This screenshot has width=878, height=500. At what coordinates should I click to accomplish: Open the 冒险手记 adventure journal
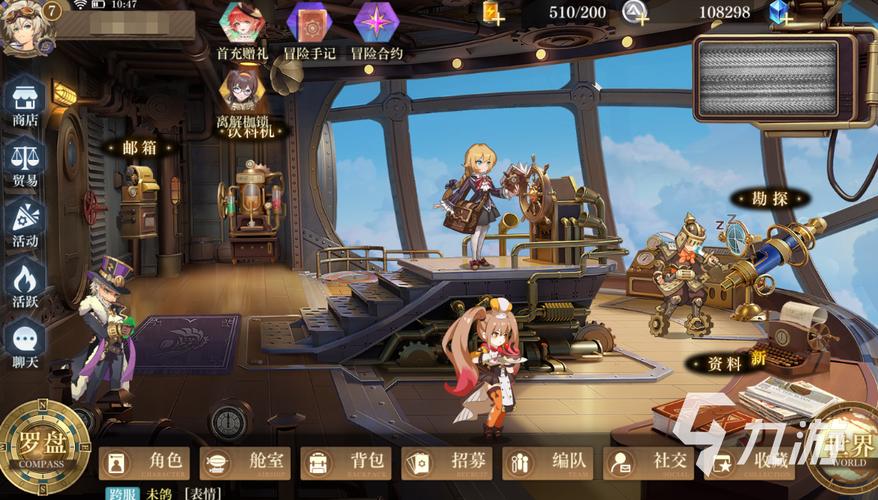coord(309,29)
